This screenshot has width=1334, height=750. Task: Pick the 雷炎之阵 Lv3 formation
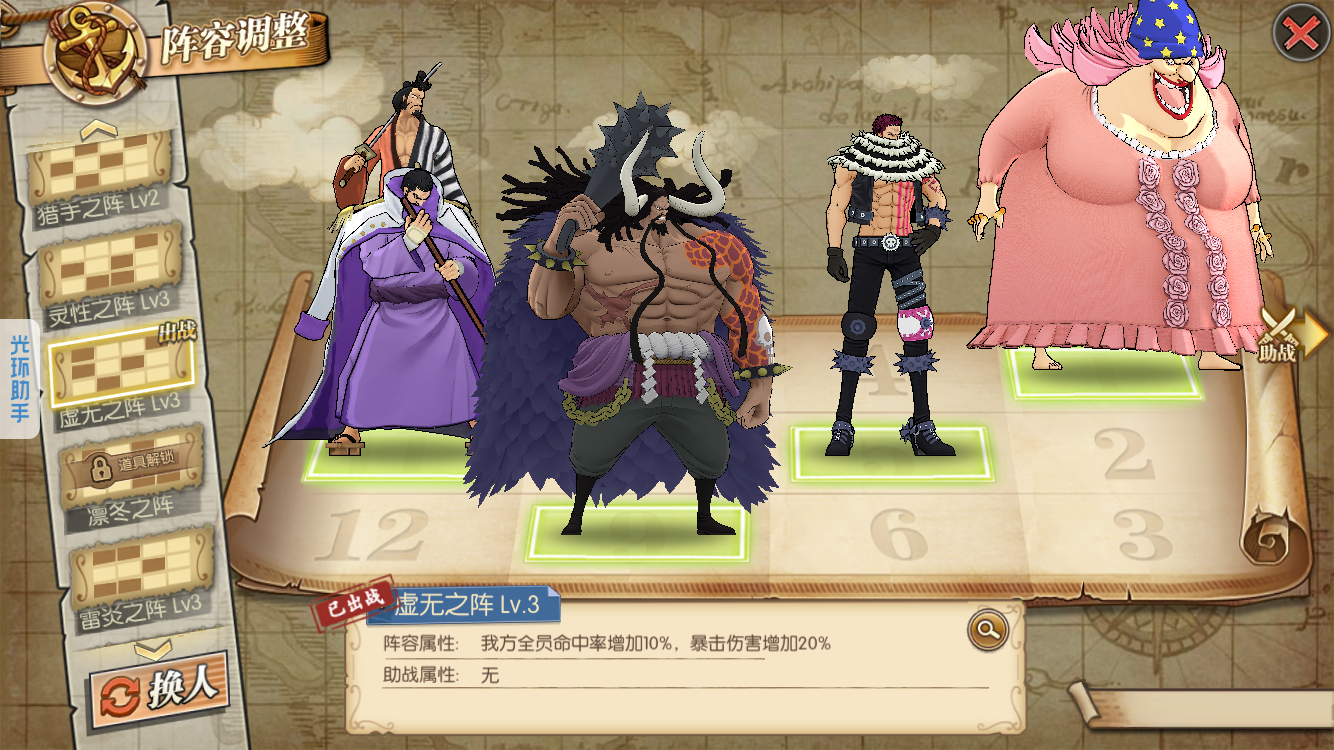coord(142,573)
